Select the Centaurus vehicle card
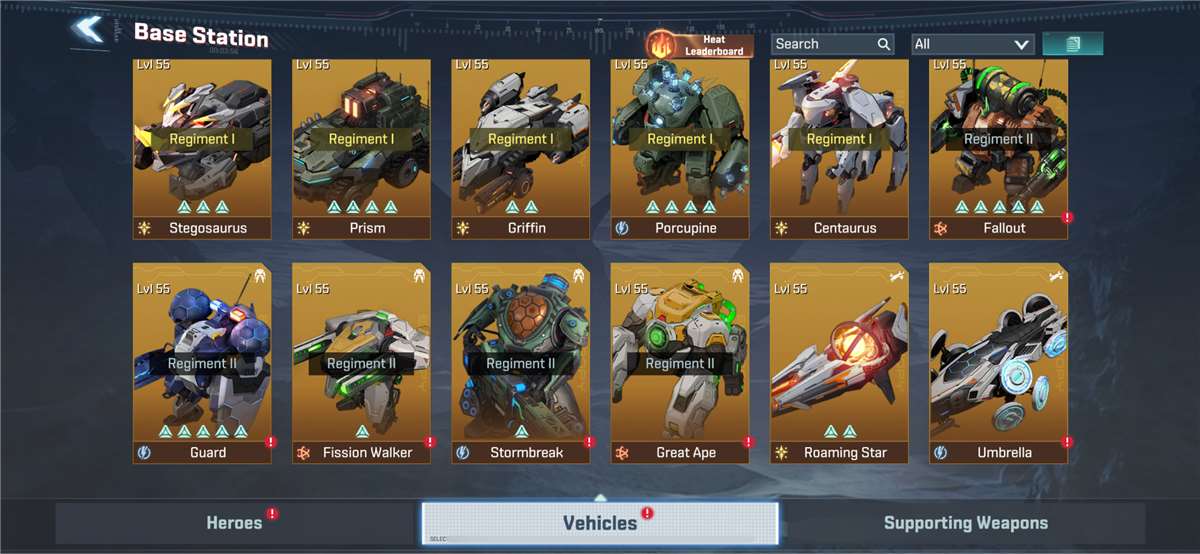 point(839,148)
